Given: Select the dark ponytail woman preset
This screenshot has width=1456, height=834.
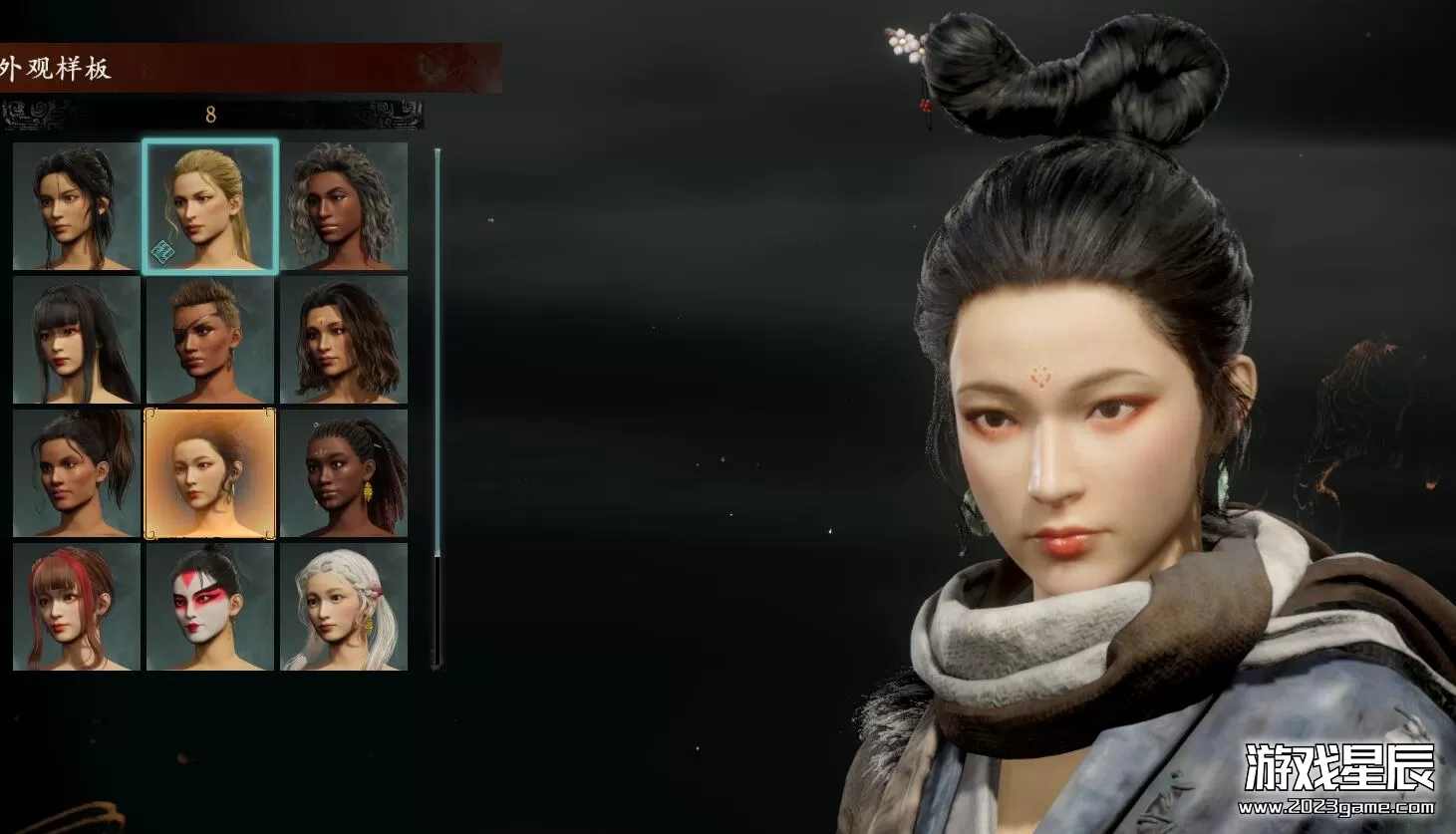Looking at the screenshot, I should coord(77,206).
